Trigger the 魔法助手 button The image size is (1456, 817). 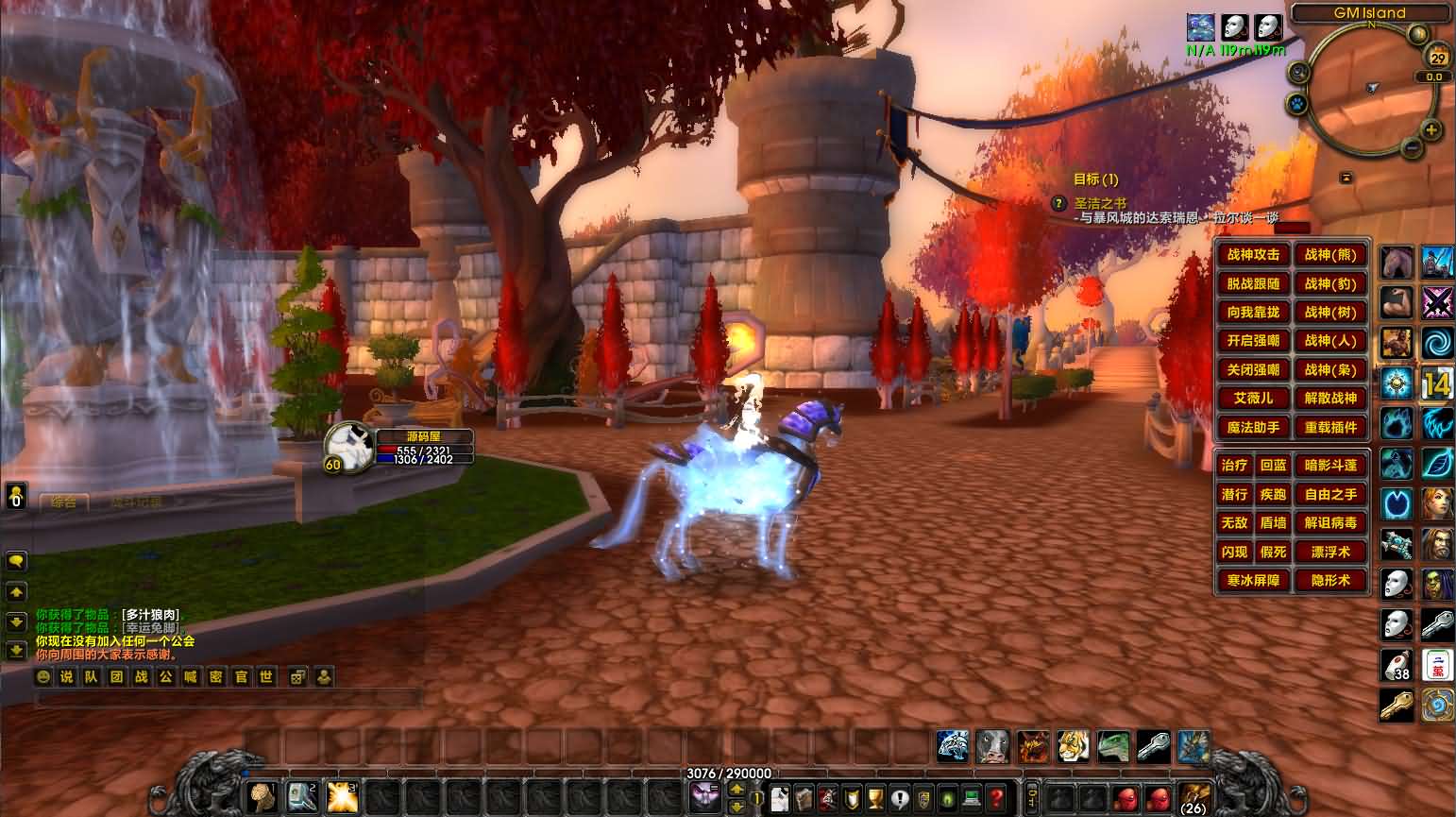pos(1253,428)
